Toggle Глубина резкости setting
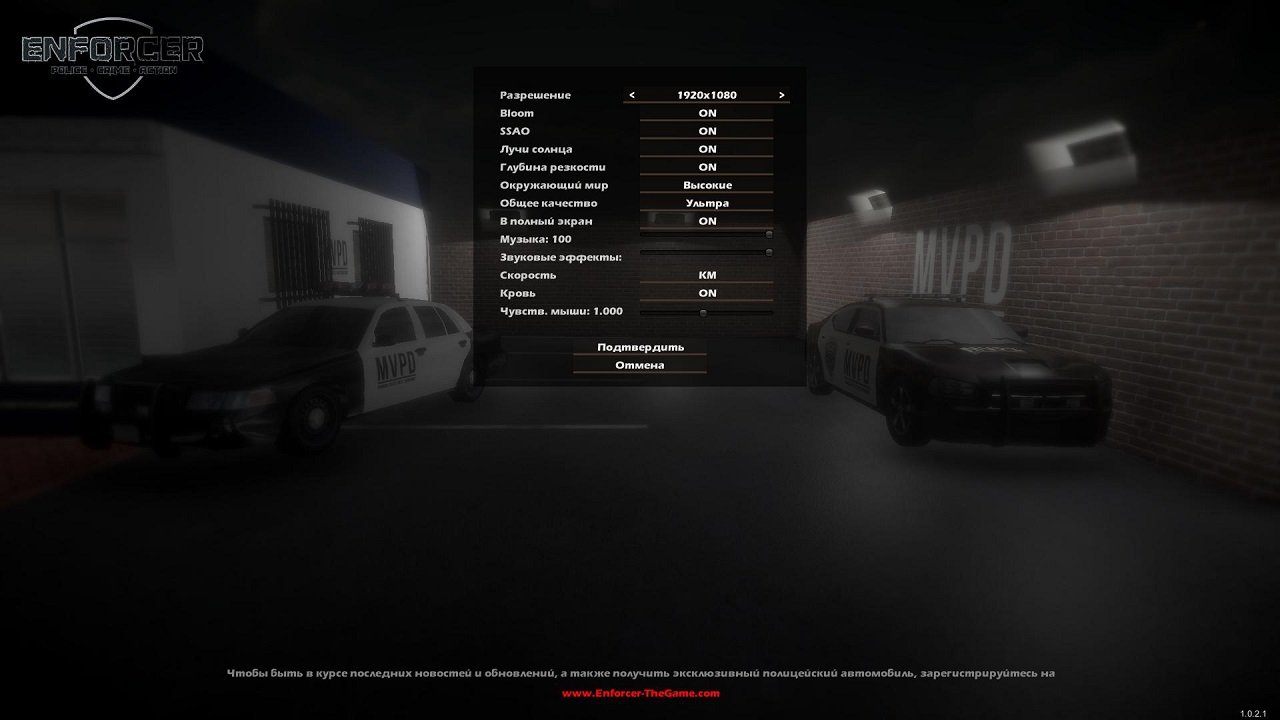Viewport: 1280px width, 720px height. 706,166
